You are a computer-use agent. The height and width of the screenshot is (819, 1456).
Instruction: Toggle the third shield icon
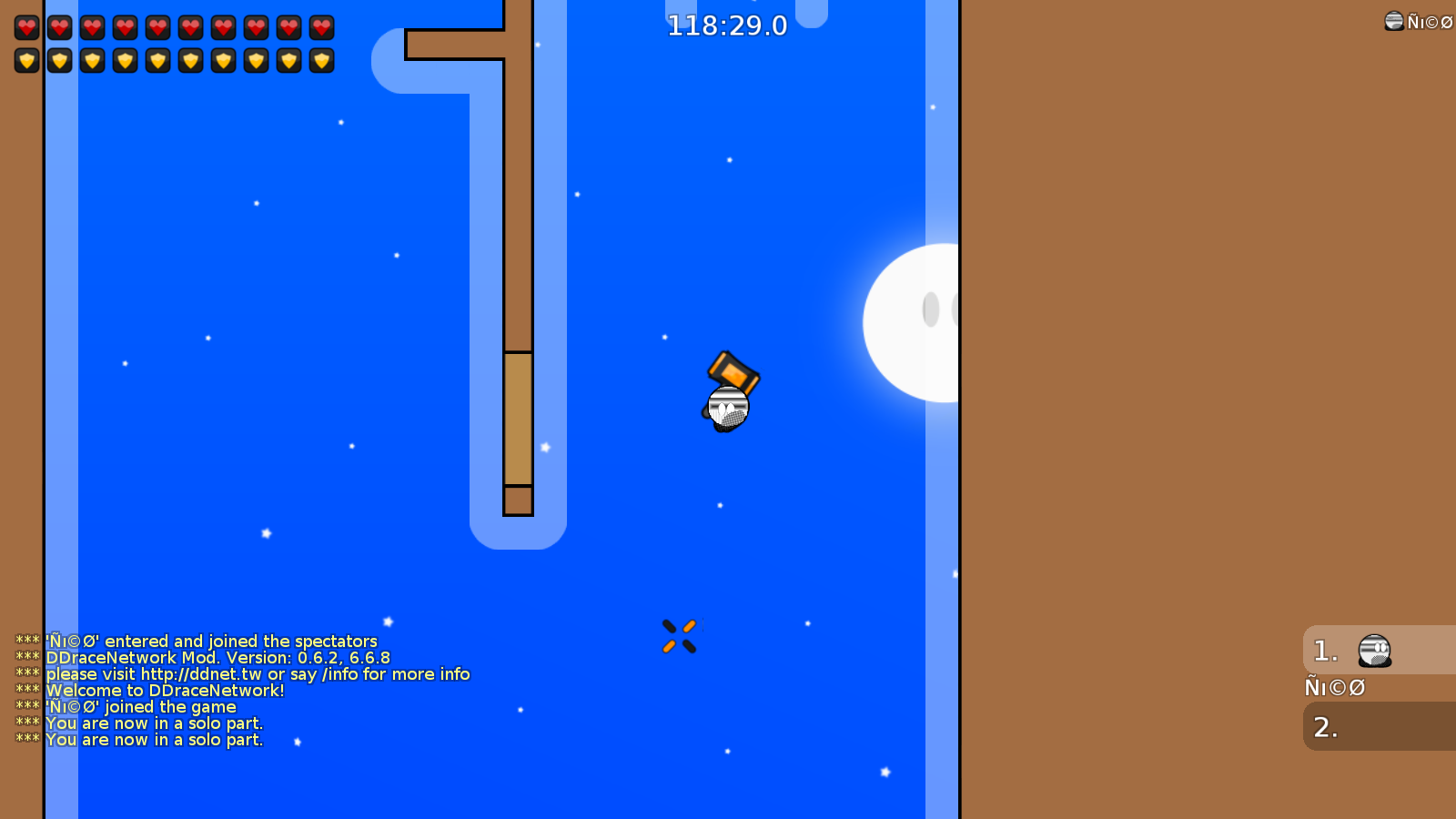click(93, 60)
